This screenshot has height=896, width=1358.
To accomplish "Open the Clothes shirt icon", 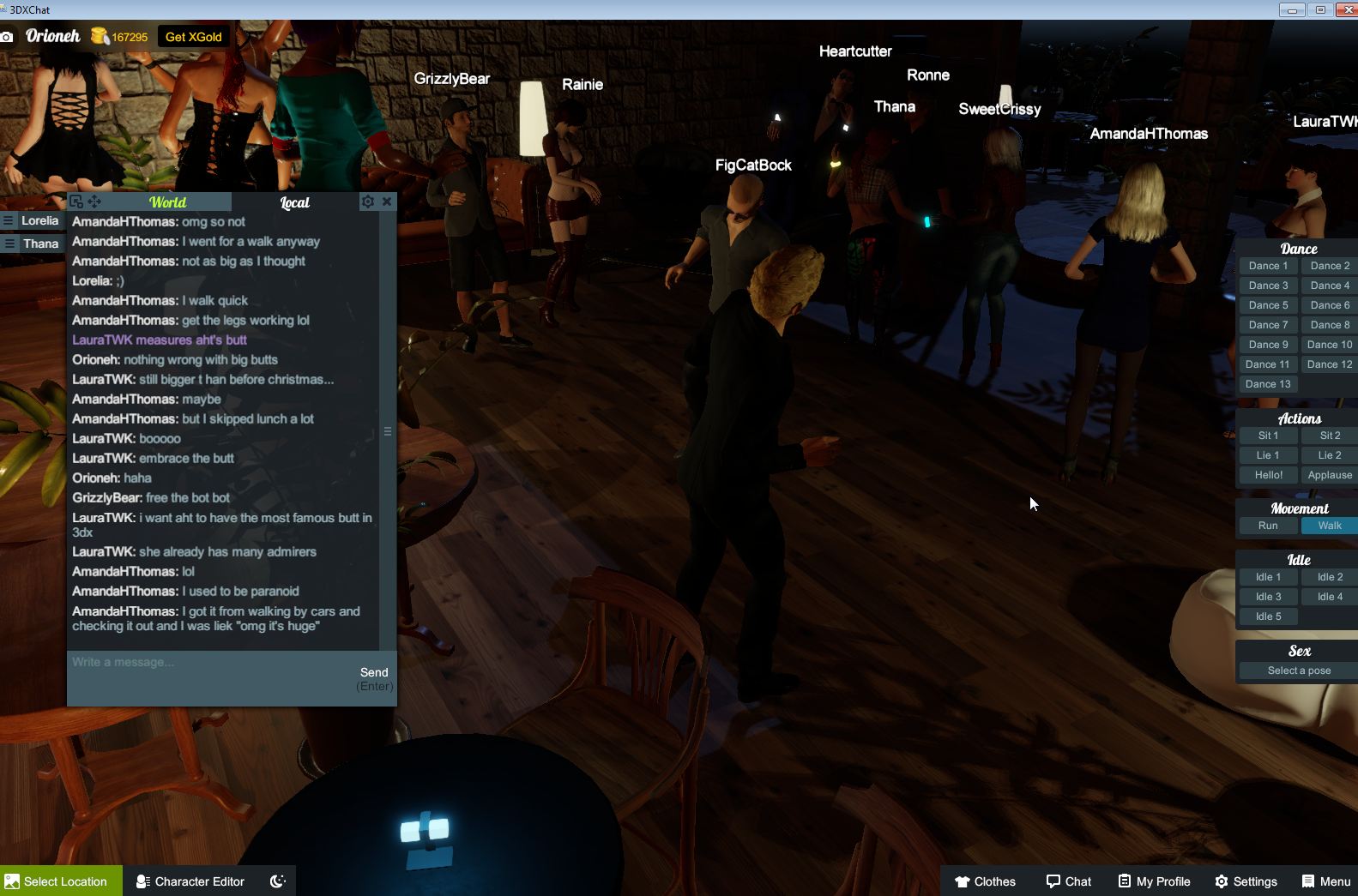I will click(x=963, y=881).
